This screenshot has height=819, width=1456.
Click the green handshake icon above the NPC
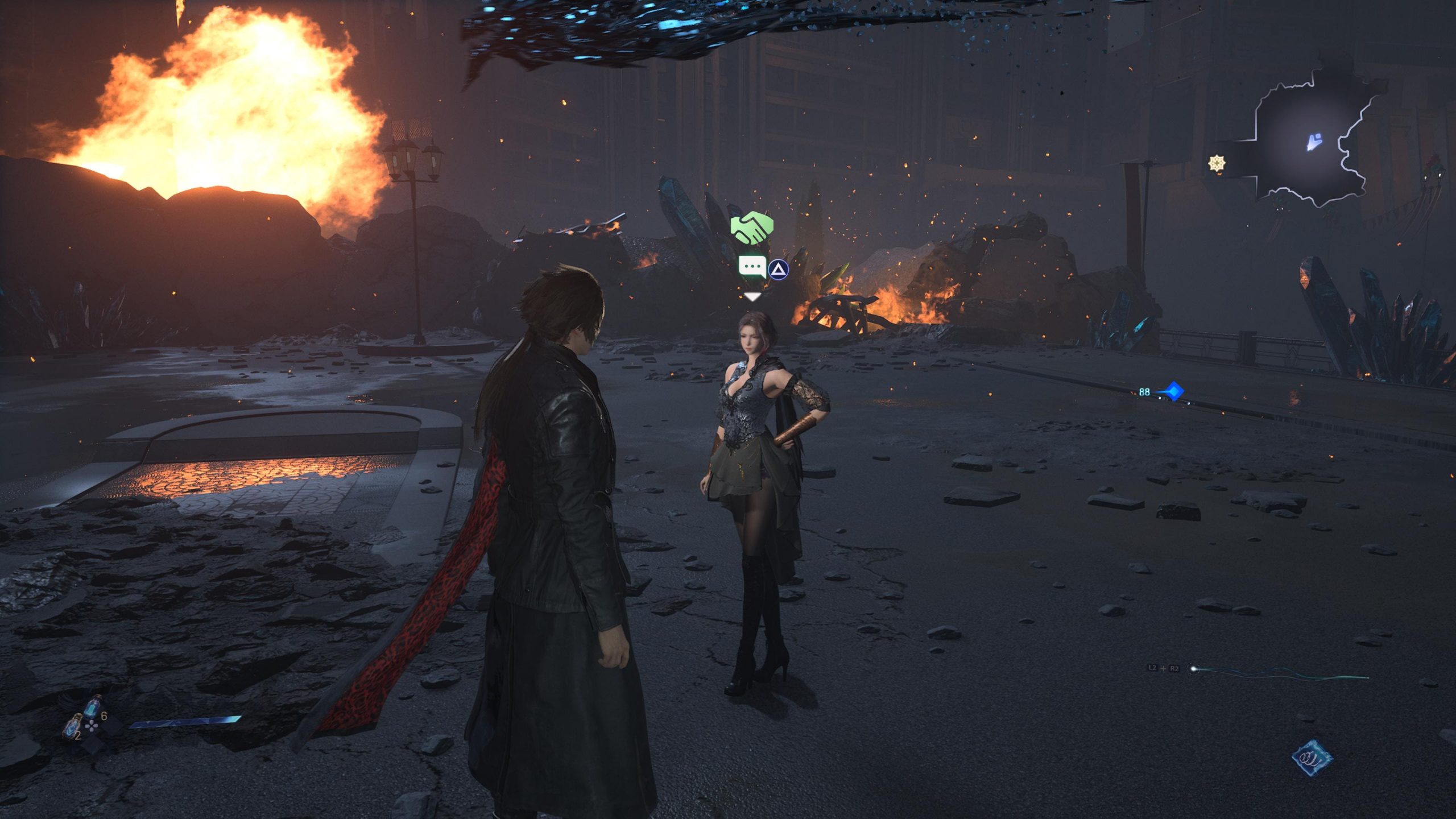click(752, 228)
